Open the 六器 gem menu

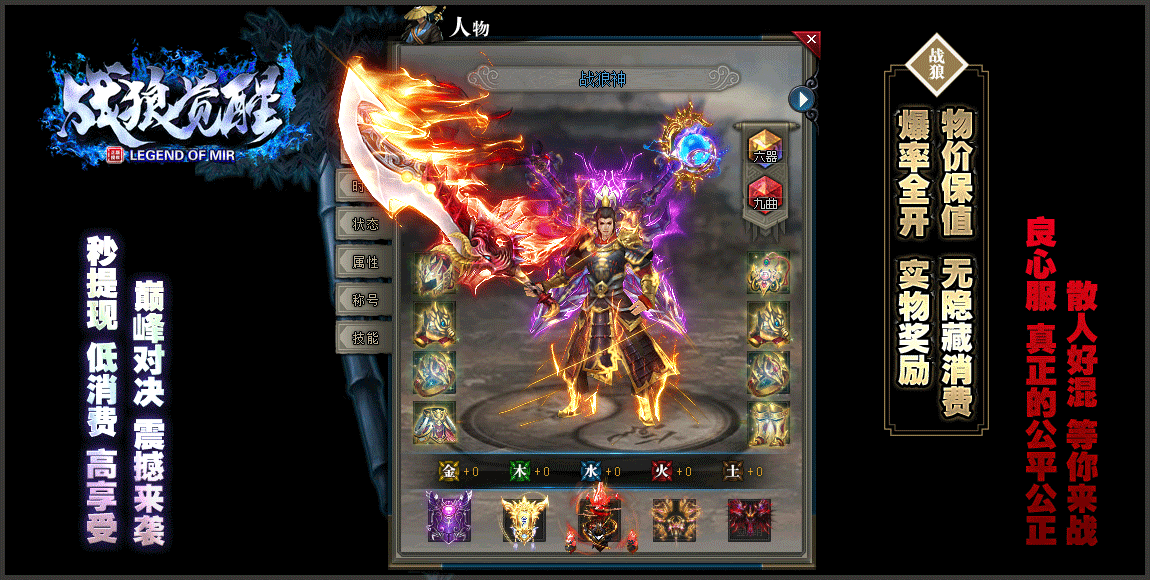click(x=765, y=148)
